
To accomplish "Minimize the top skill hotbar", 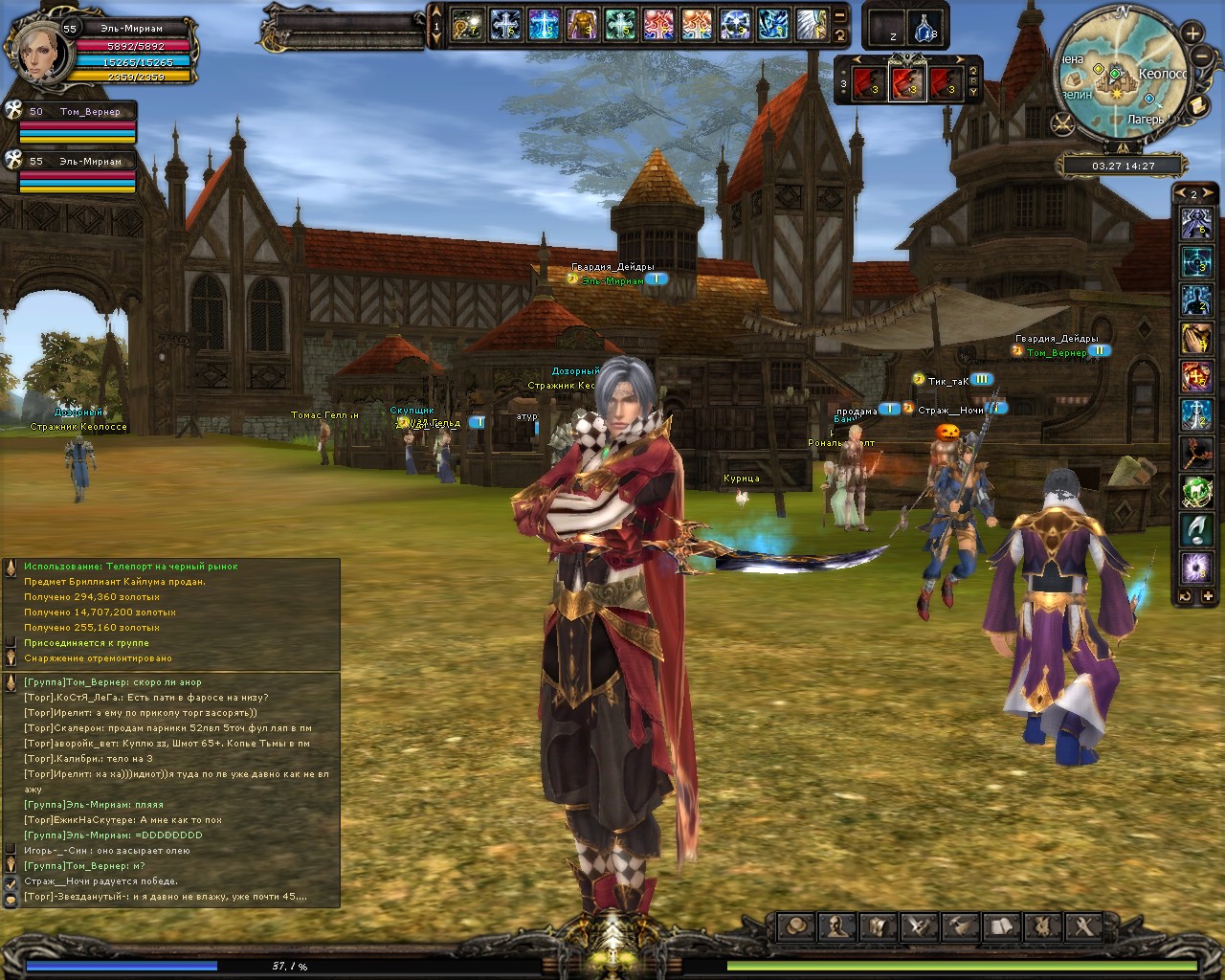I will point(839,15).
